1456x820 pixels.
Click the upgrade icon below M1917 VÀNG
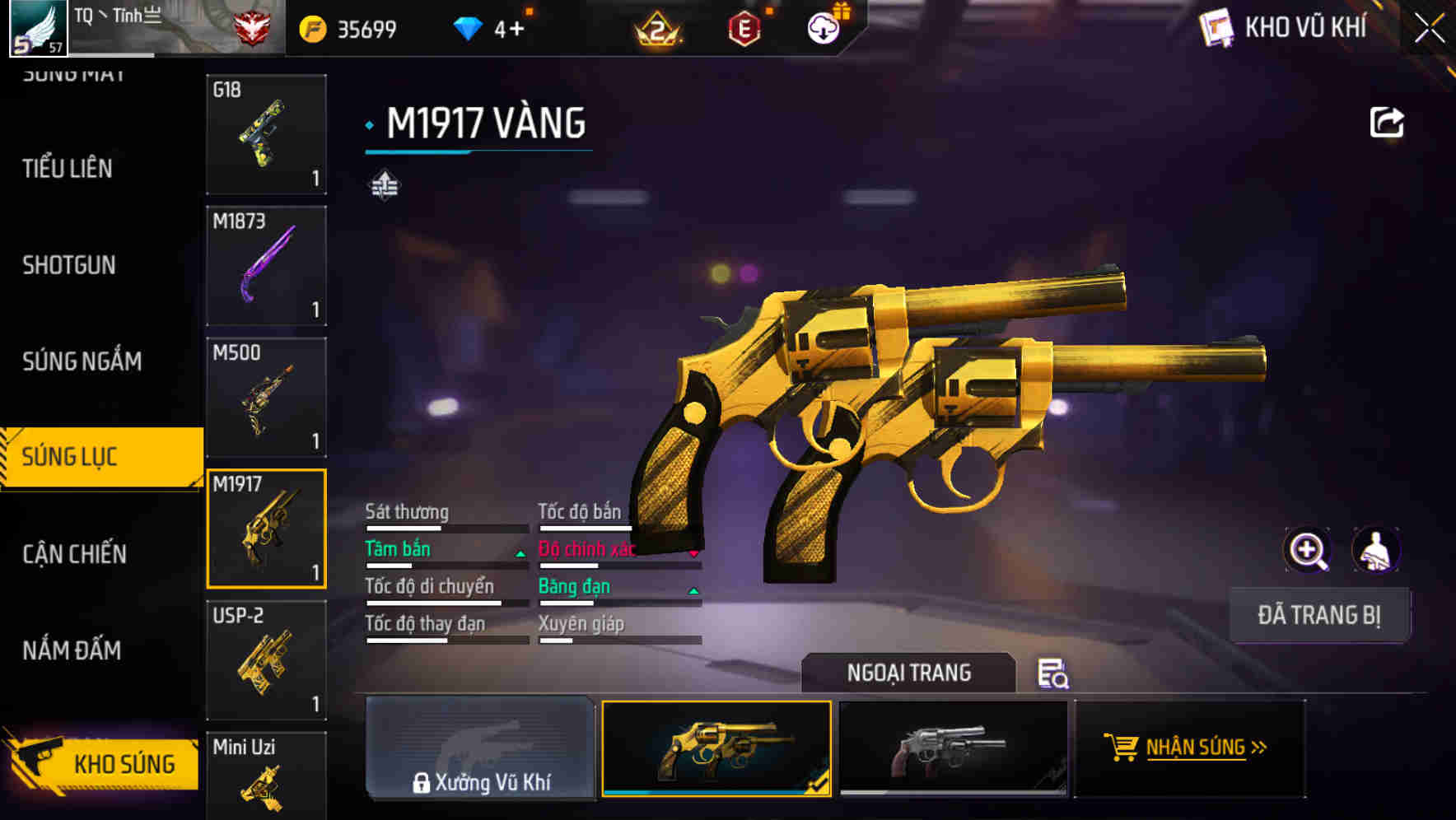pyautogui.click(x=384, y=186)
